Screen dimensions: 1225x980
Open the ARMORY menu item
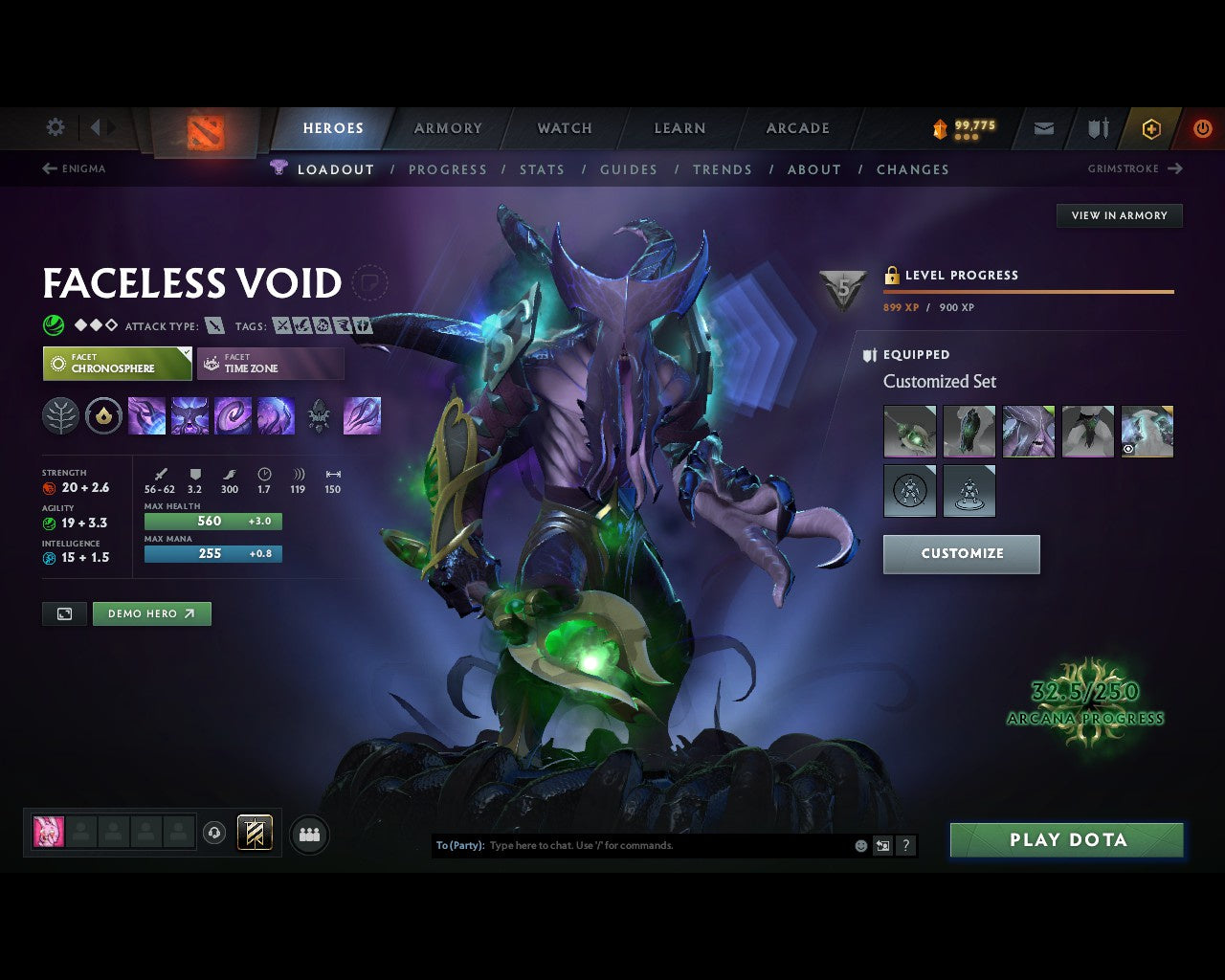447,128
